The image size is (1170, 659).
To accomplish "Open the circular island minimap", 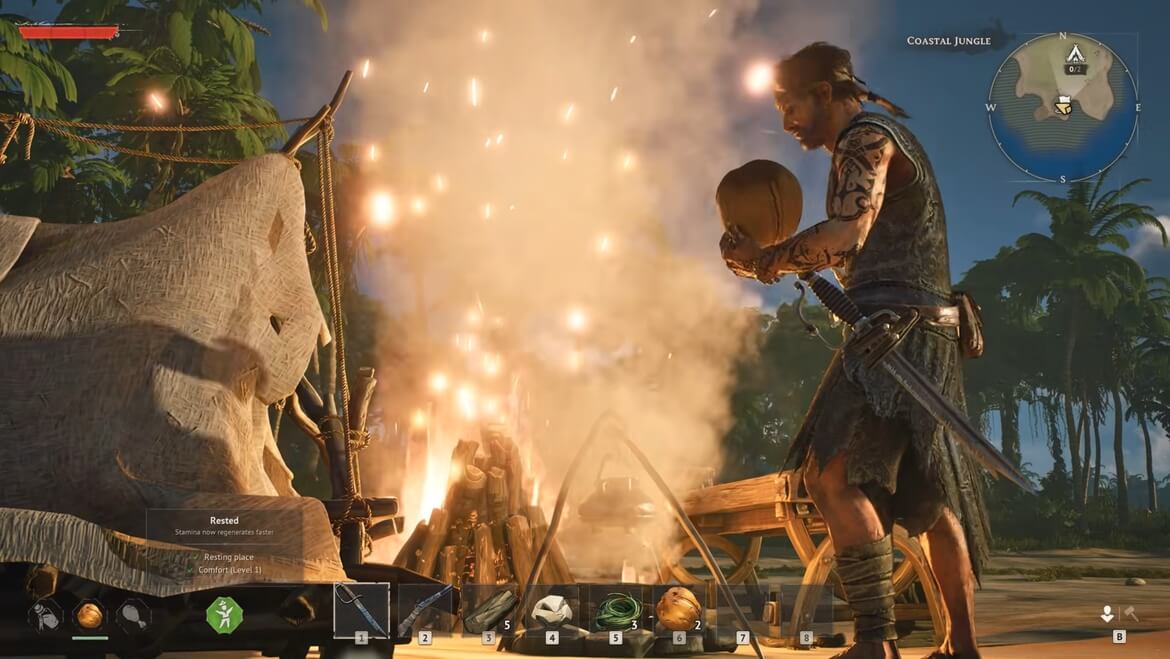I will 1062,107.
